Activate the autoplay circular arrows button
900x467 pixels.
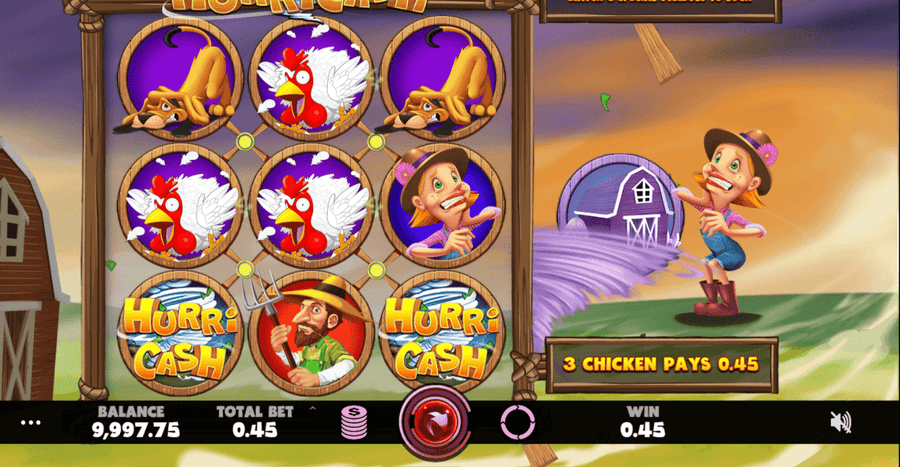point(517,423)
